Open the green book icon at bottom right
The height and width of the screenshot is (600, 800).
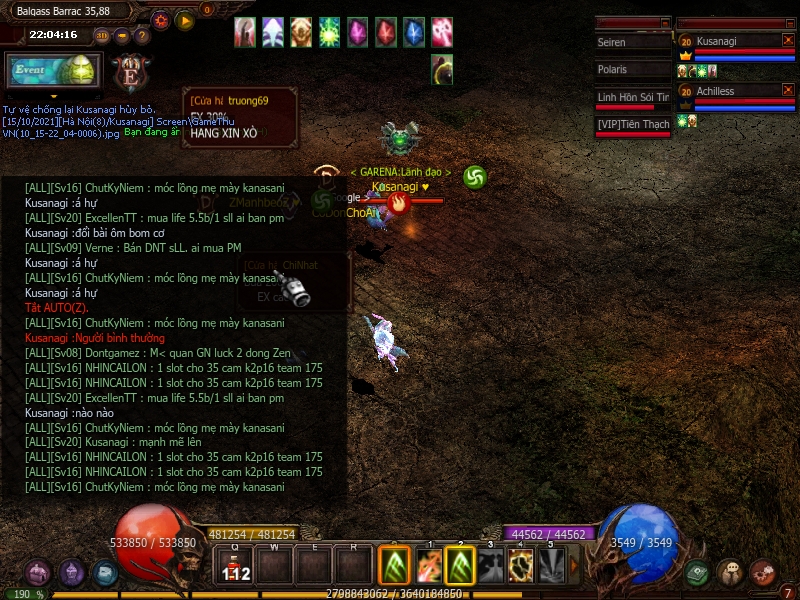coord(698,573)
